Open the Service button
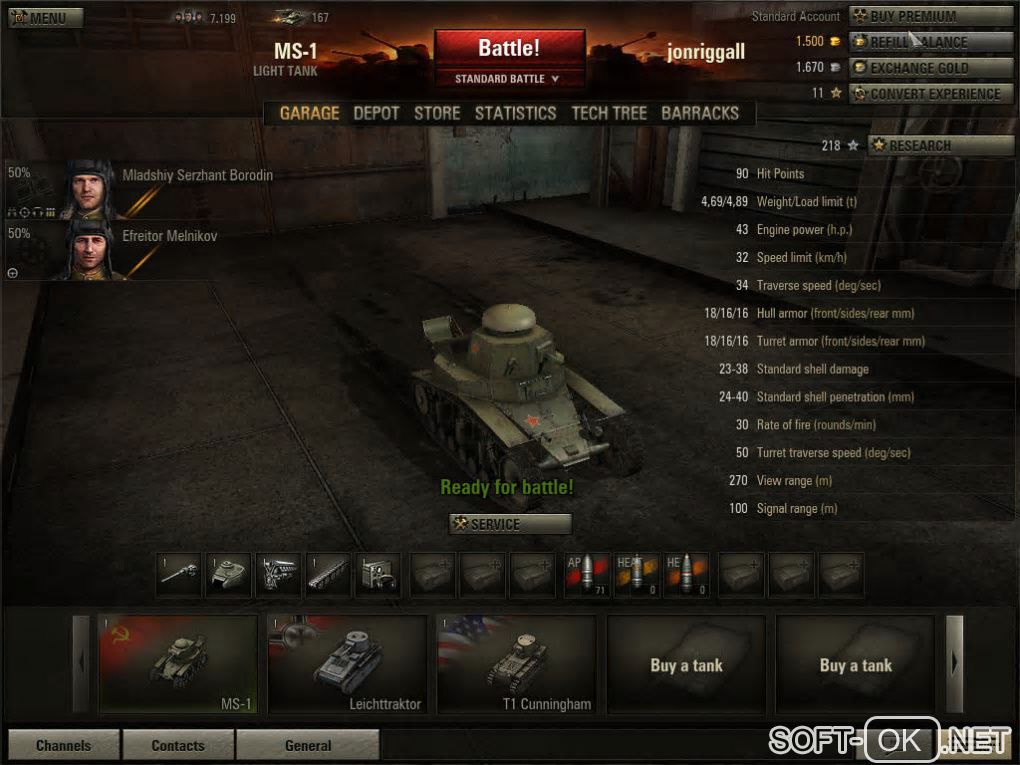The width and height of the screenshot is (1020, 765). (x=510, y=524)
